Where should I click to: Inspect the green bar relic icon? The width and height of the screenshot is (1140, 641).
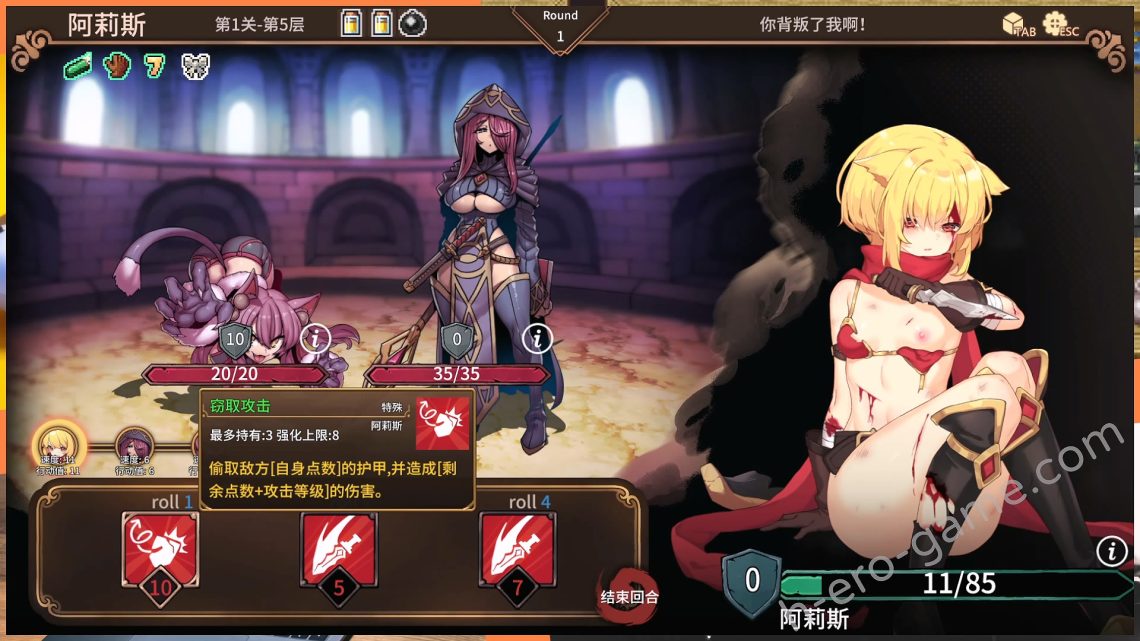pyautogui.click(x=78, y=66)
